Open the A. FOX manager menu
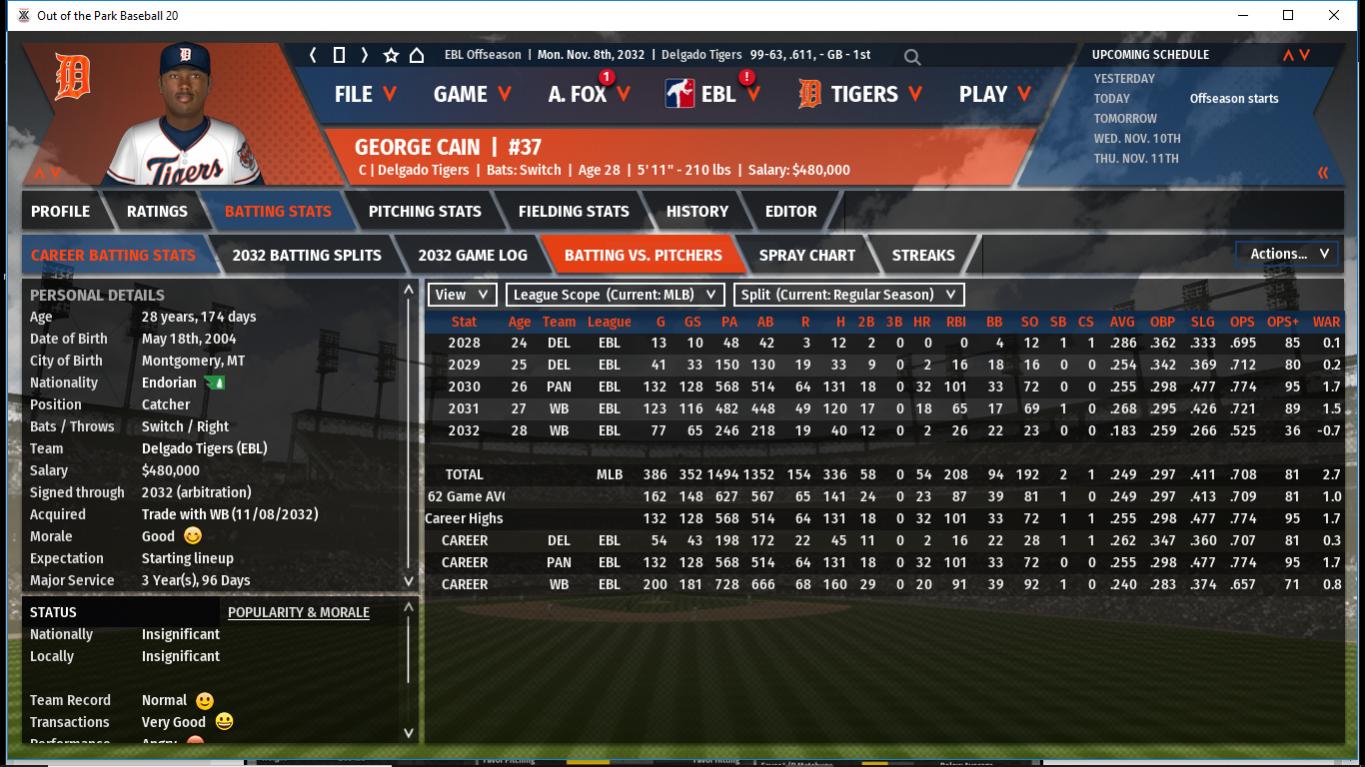The image size is (1365, 767). pos(589,94)
